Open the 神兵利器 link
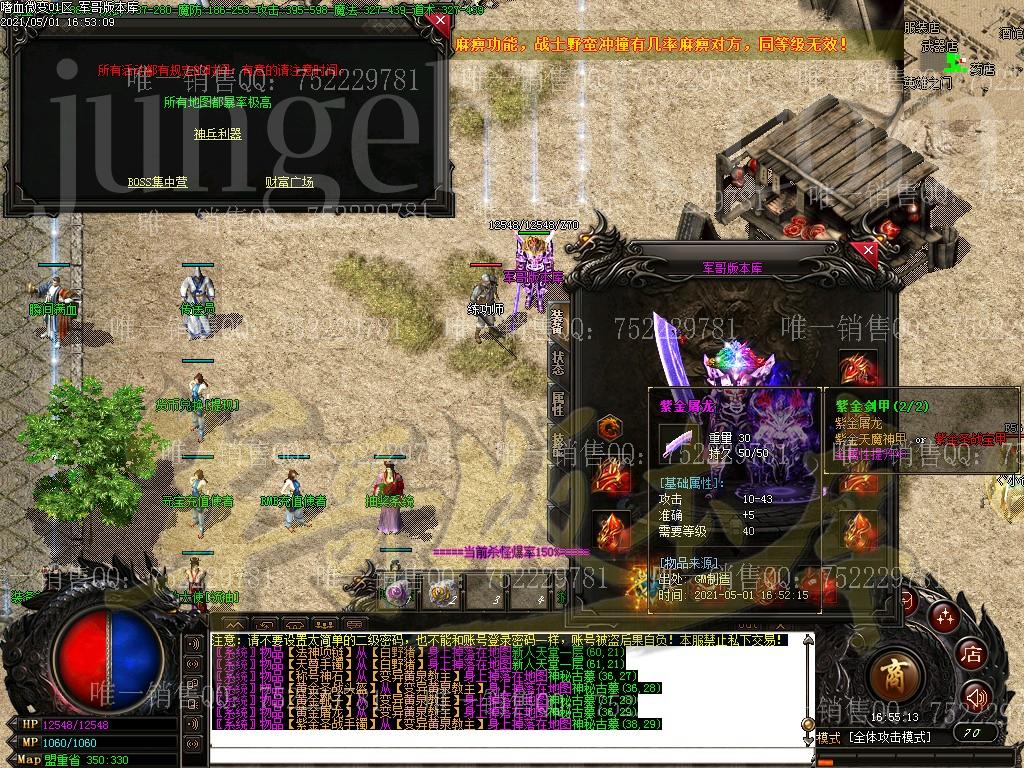The width and height of the screenshot is (1024, 768). 218,134
